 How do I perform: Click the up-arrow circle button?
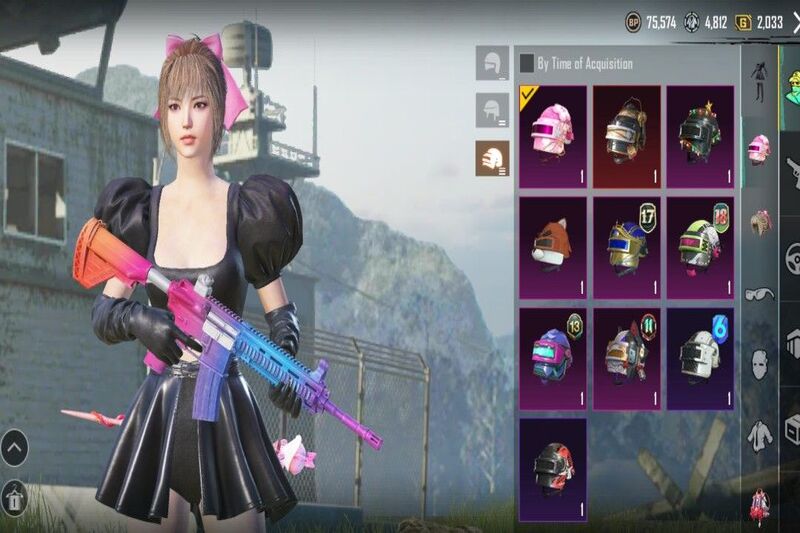pos(15,446)
